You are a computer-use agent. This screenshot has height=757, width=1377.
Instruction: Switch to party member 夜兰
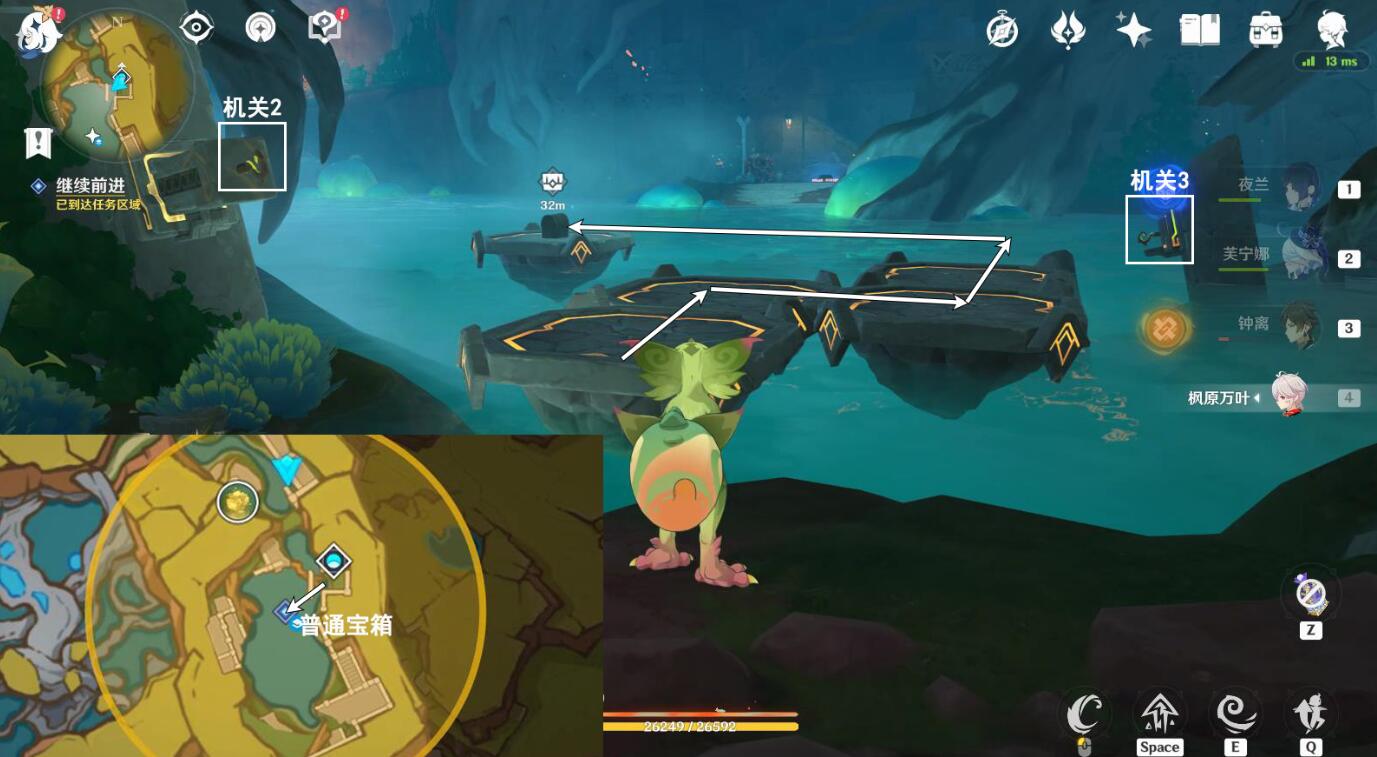click(x=1299, y=187)
